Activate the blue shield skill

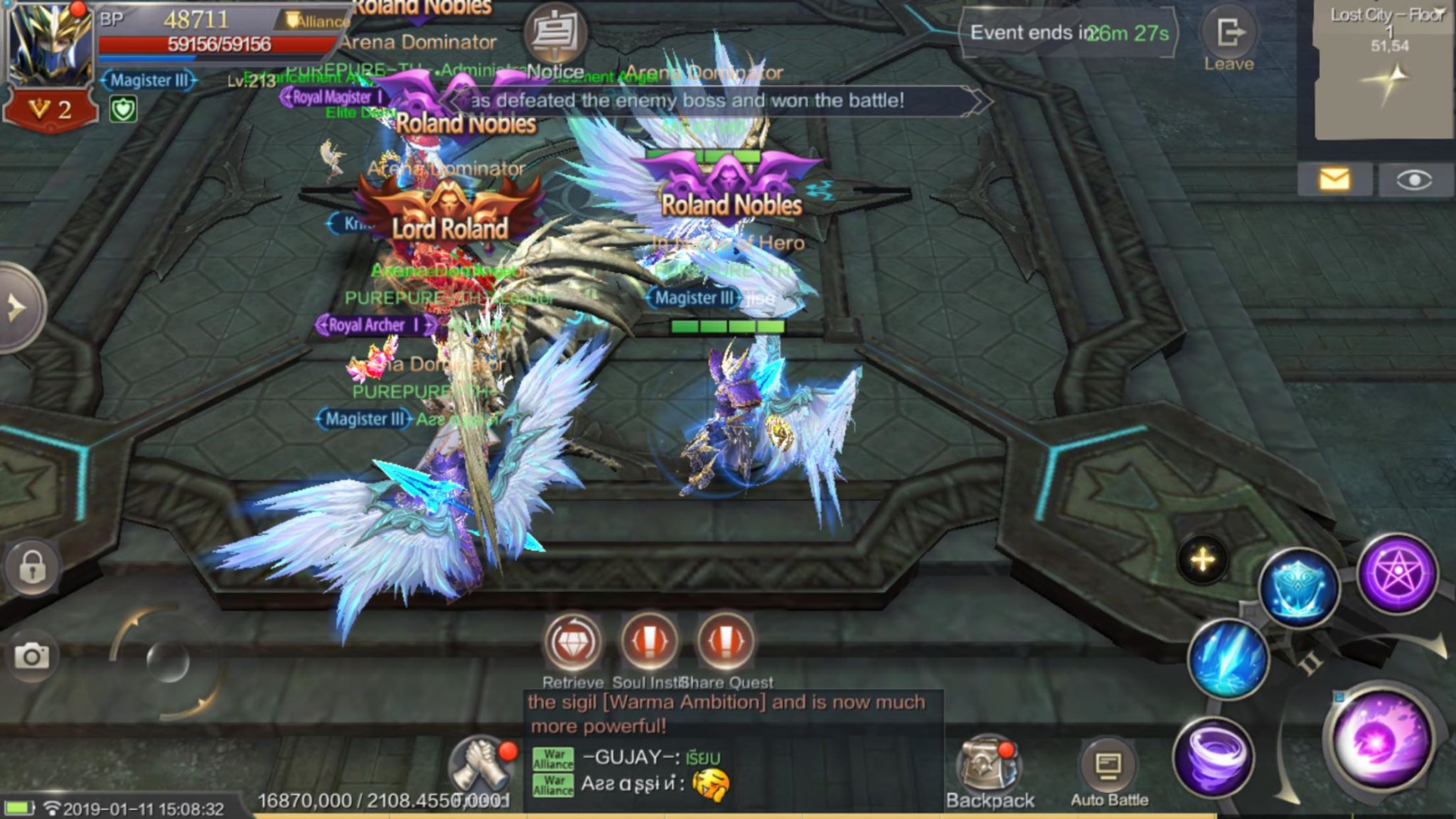point(1298,589)
